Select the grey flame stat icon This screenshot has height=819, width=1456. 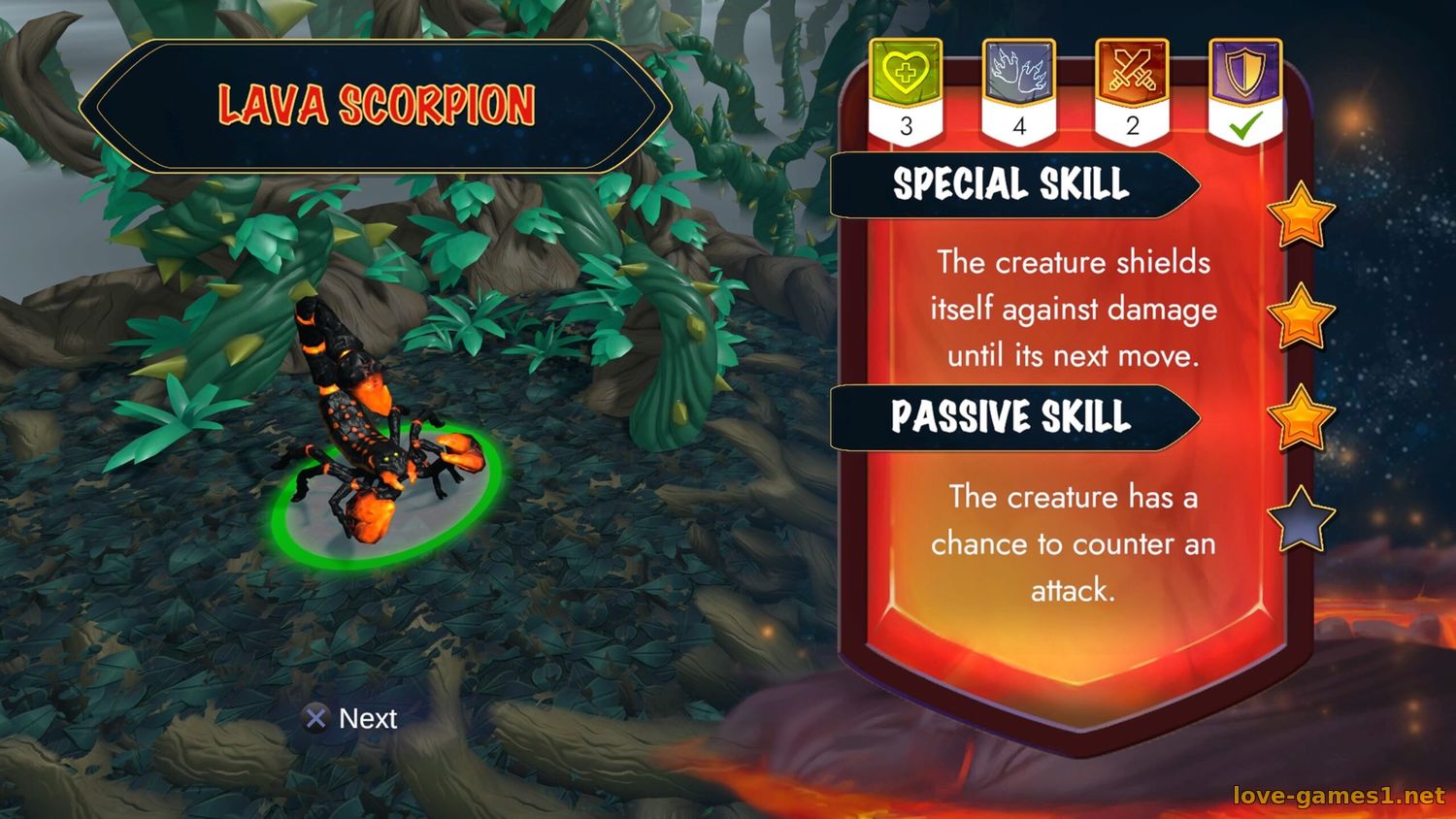[x=1018, y=72]
